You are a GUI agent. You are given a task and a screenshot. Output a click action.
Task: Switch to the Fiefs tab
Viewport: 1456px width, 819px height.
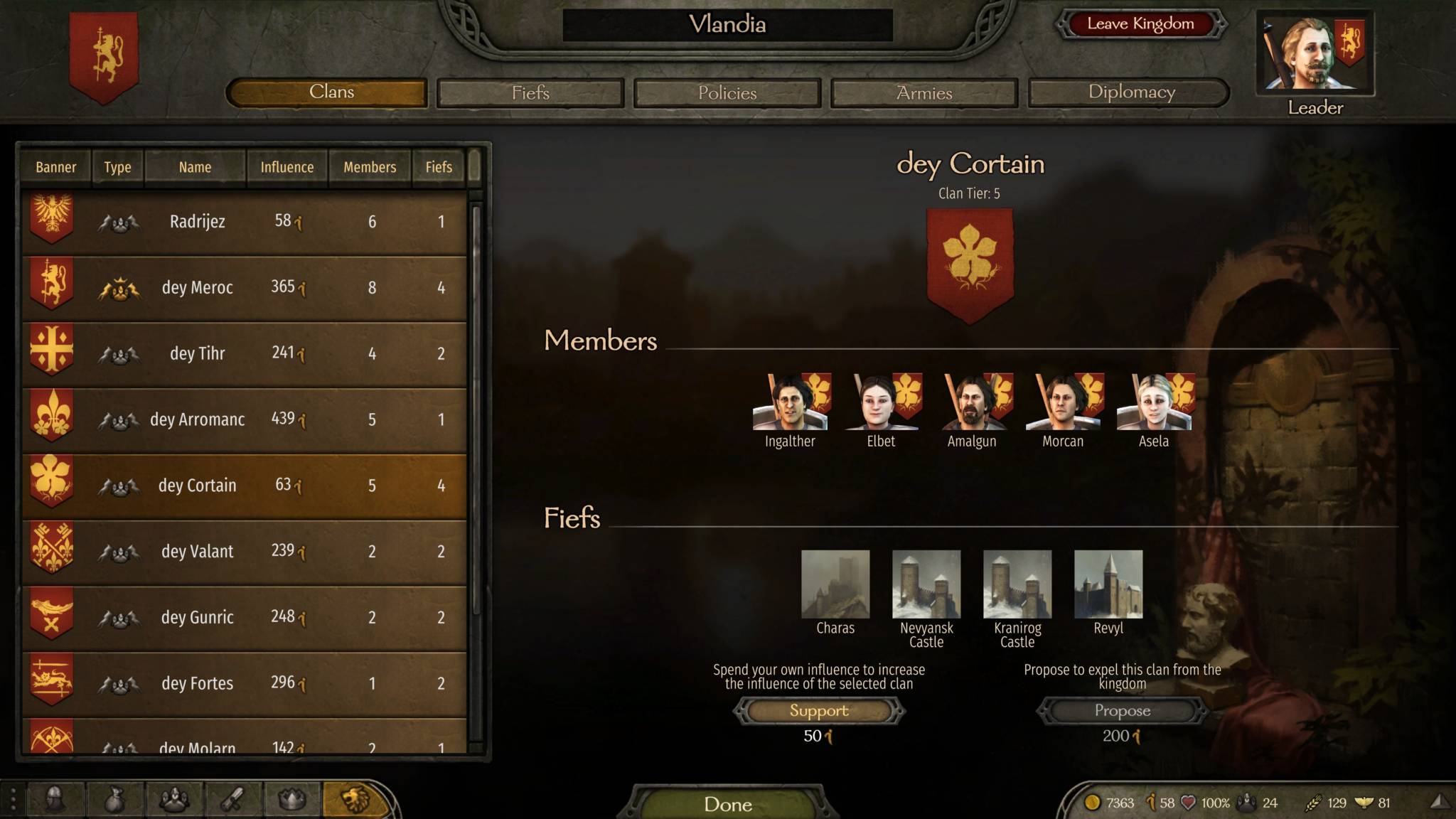[x=530, y=93]
